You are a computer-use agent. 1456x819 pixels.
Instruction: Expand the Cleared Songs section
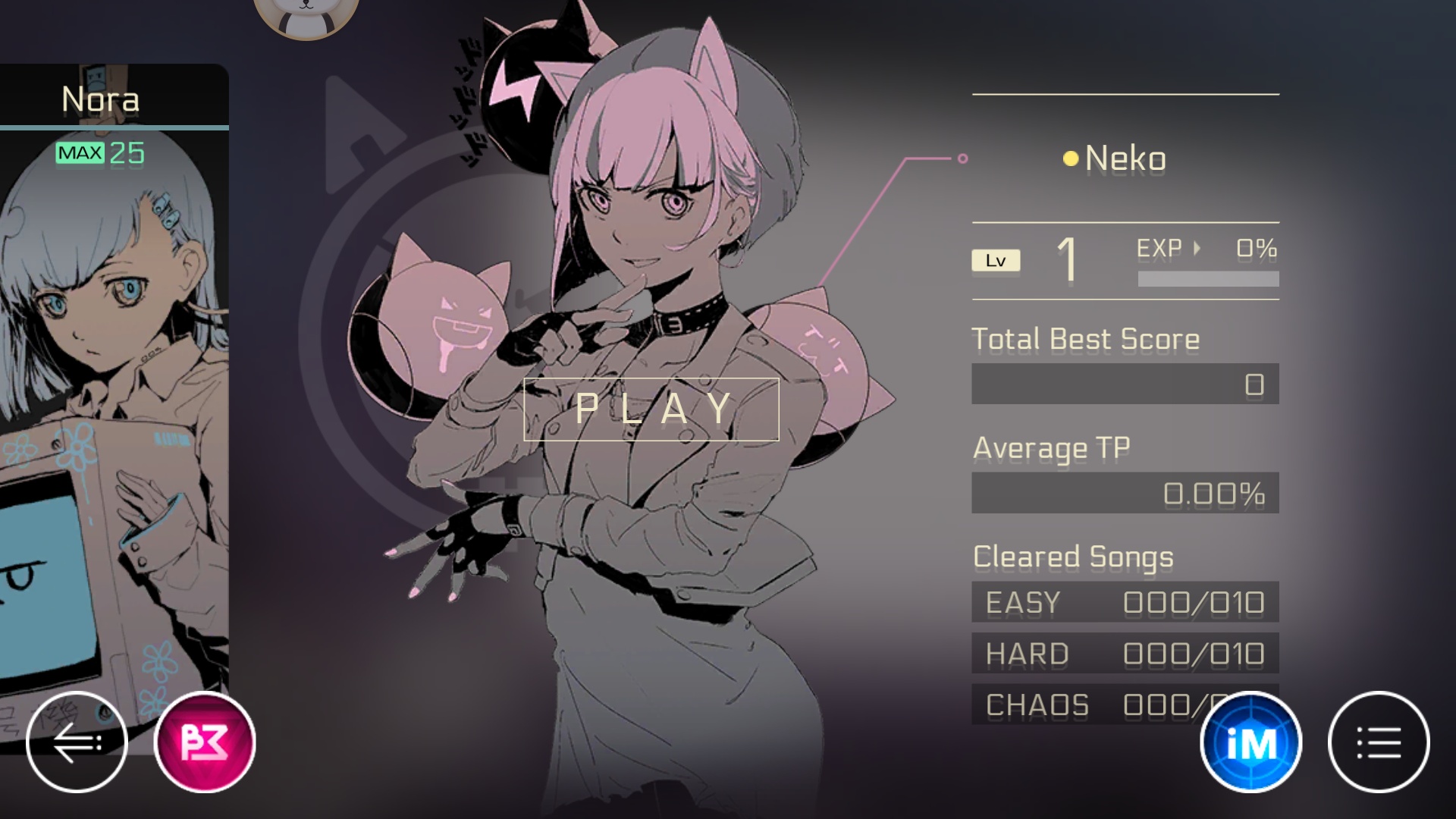[x=1074, y=557]
